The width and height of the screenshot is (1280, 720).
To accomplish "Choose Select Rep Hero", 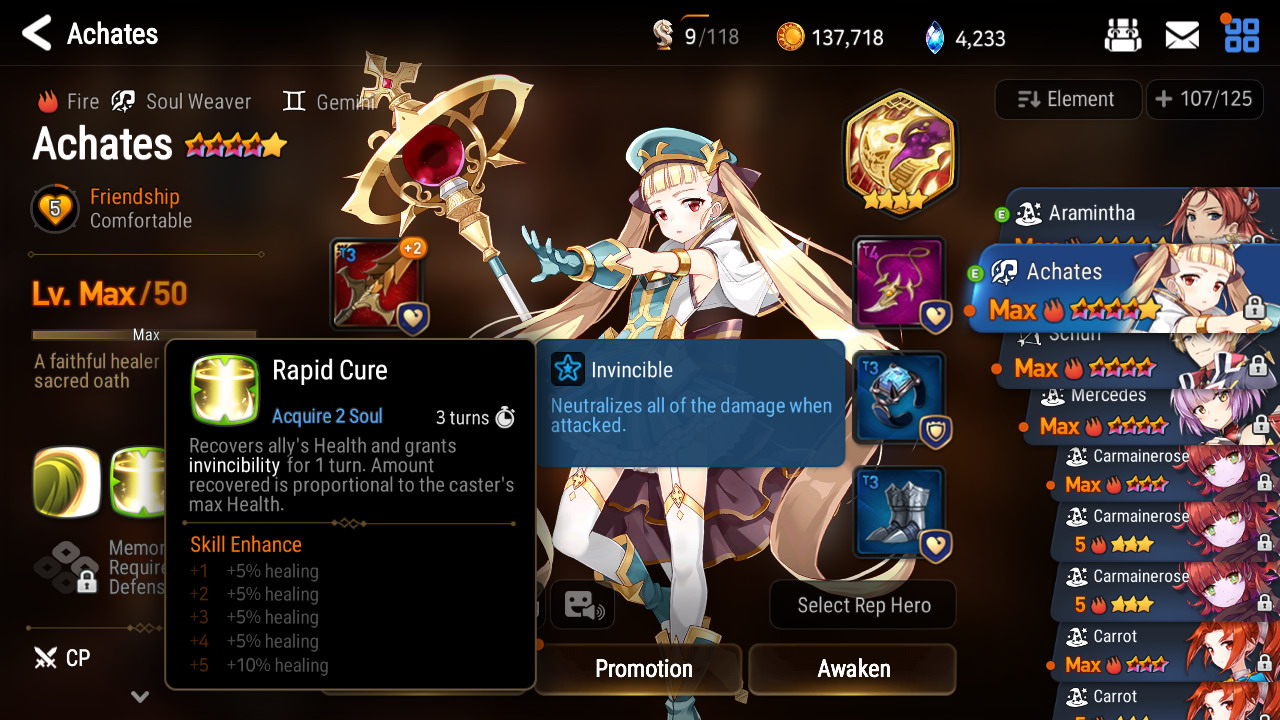I will (863, 605).
